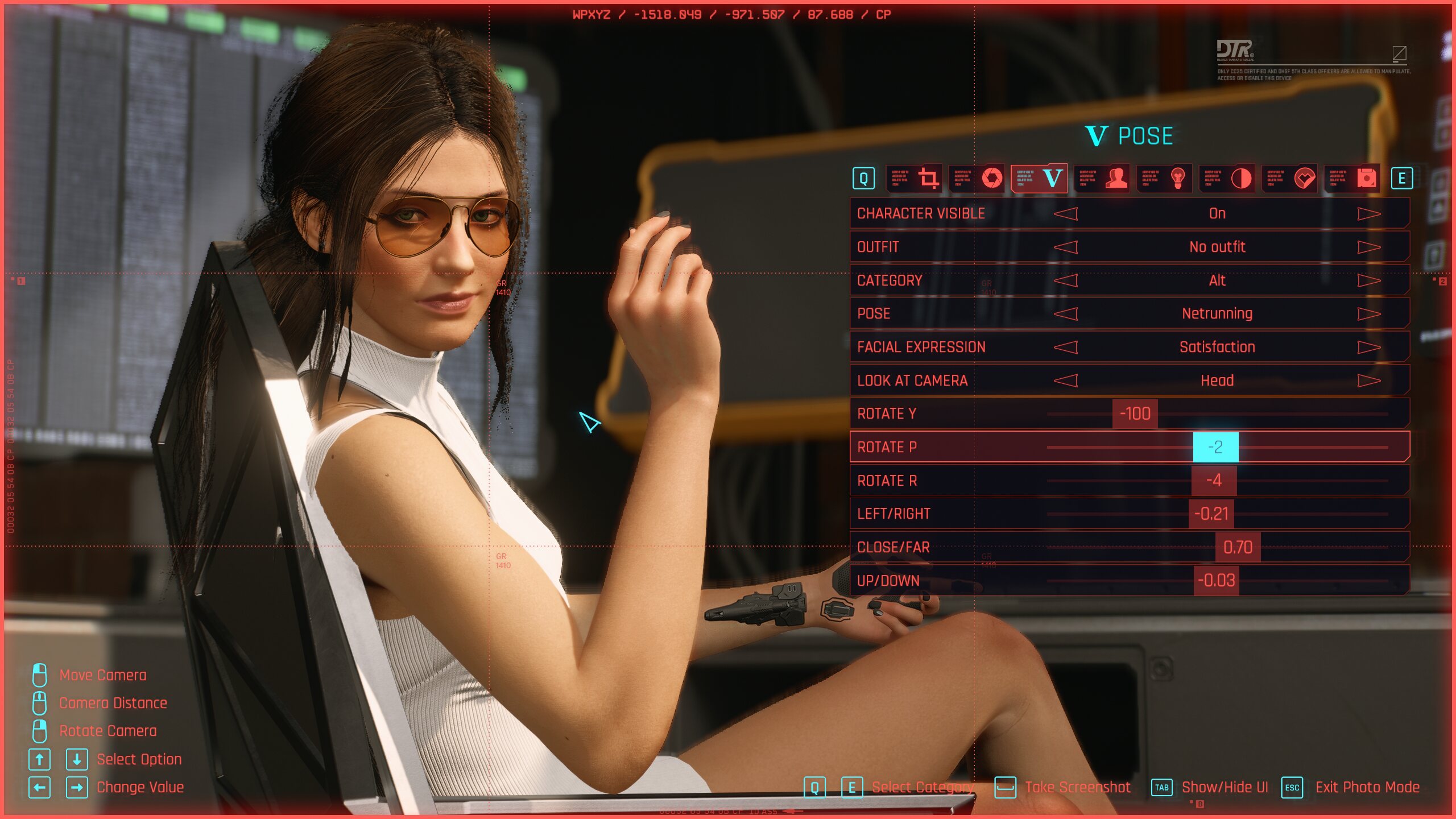Click the Close/Far slider handle
The image size is (1456, 819).
1238,547
